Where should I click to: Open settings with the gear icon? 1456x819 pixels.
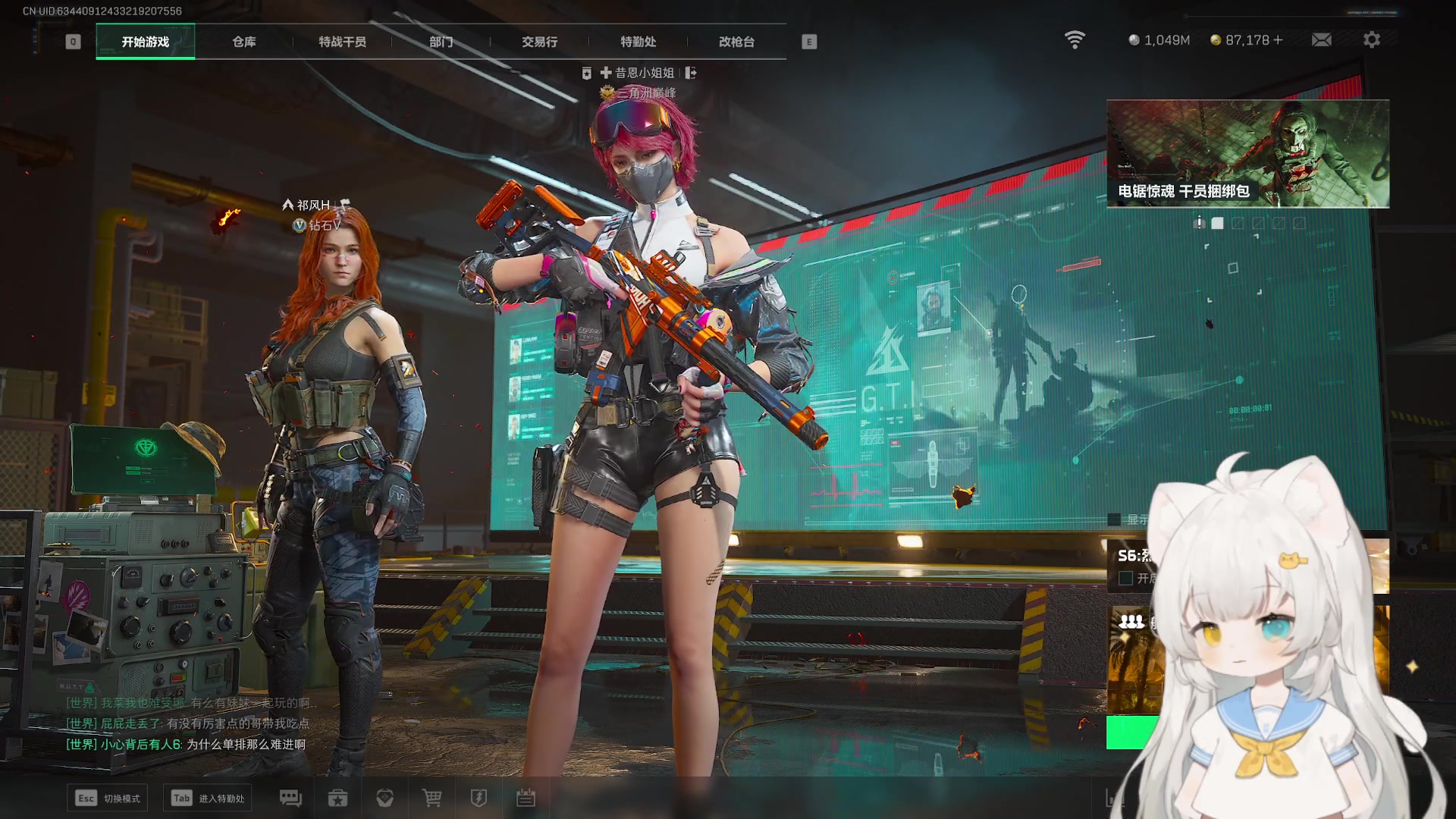click(1371, 40)
